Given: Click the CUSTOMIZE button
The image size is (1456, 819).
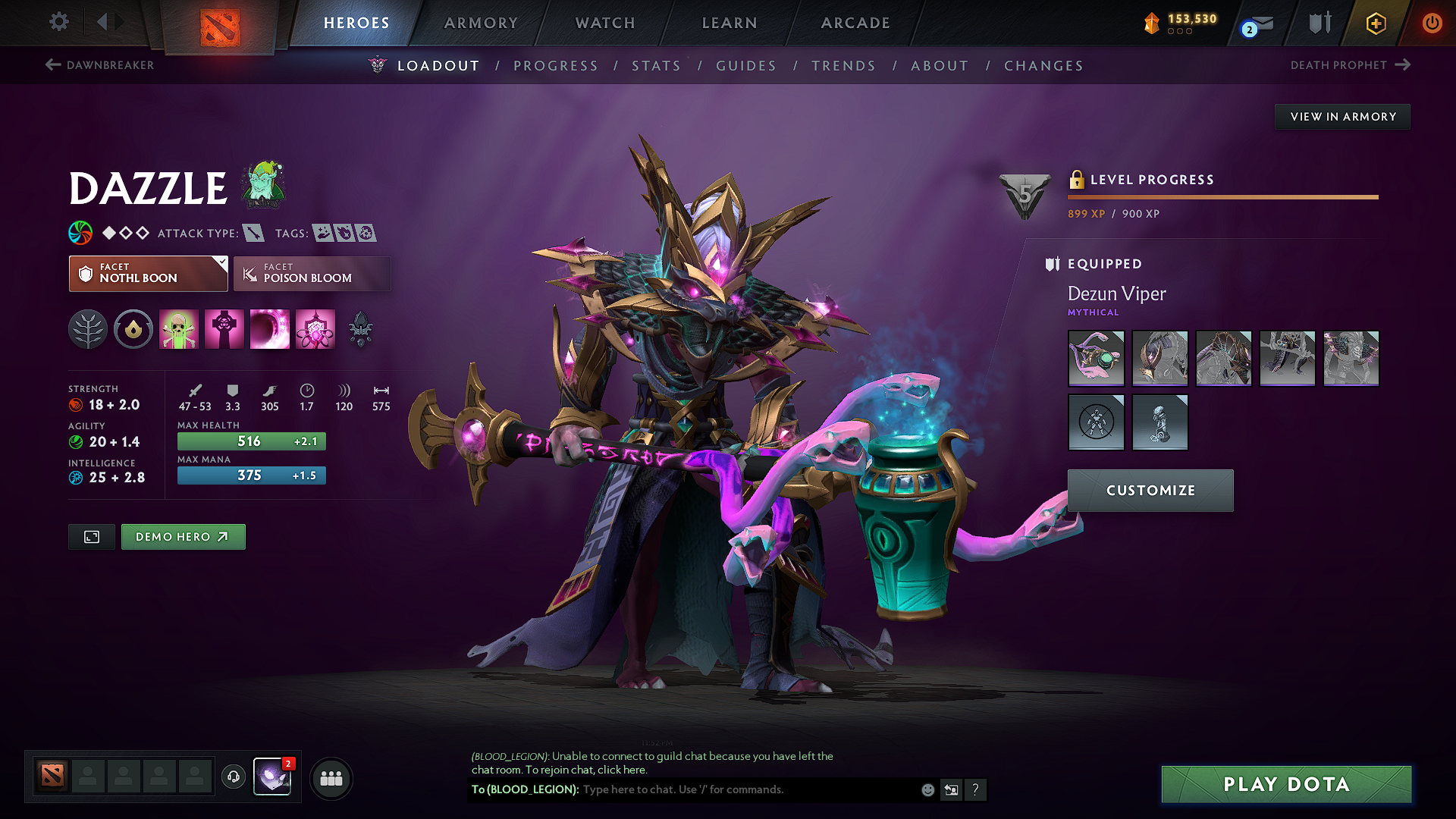Looking at the screenshot, I should click(x=1150, y=491).
